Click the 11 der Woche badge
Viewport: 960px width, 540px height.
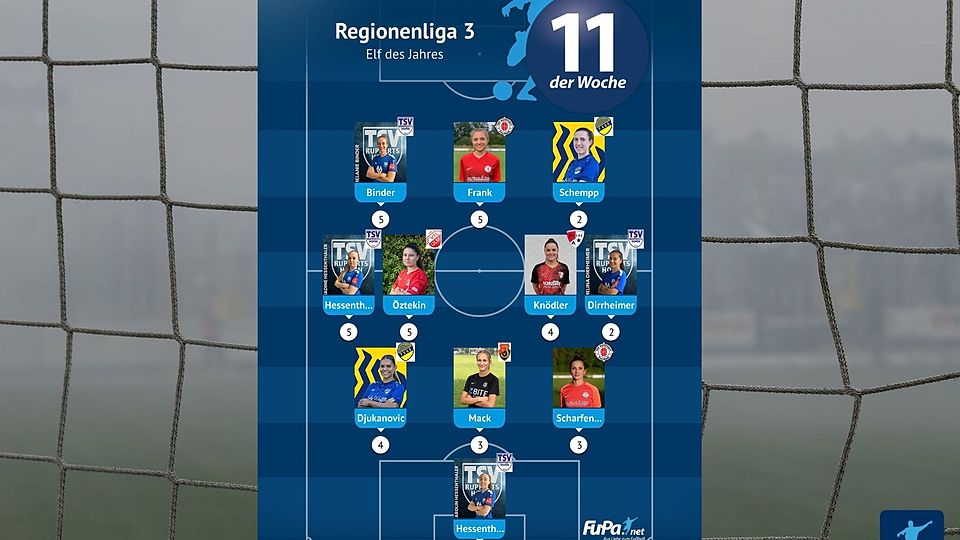tap(588, 50)
